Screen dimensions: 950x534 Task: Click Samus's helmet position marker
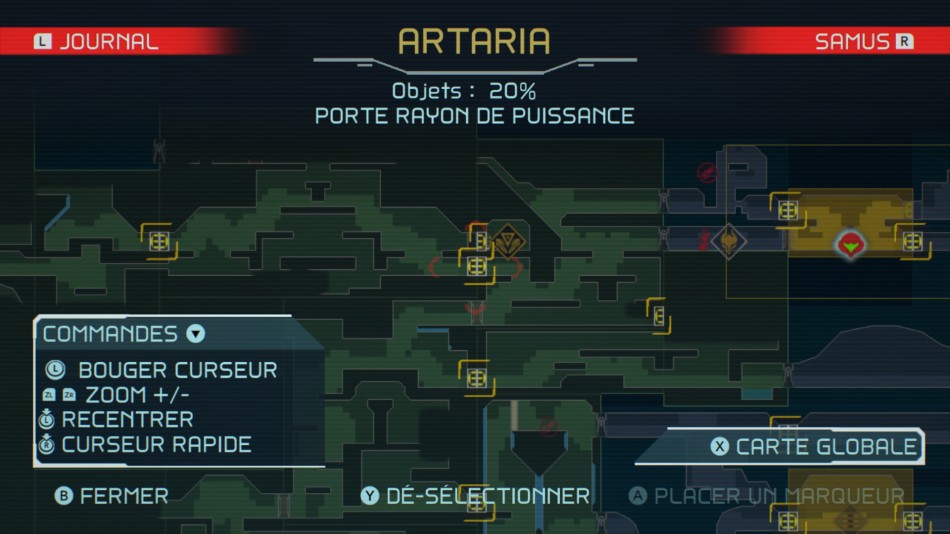(850, 242)
